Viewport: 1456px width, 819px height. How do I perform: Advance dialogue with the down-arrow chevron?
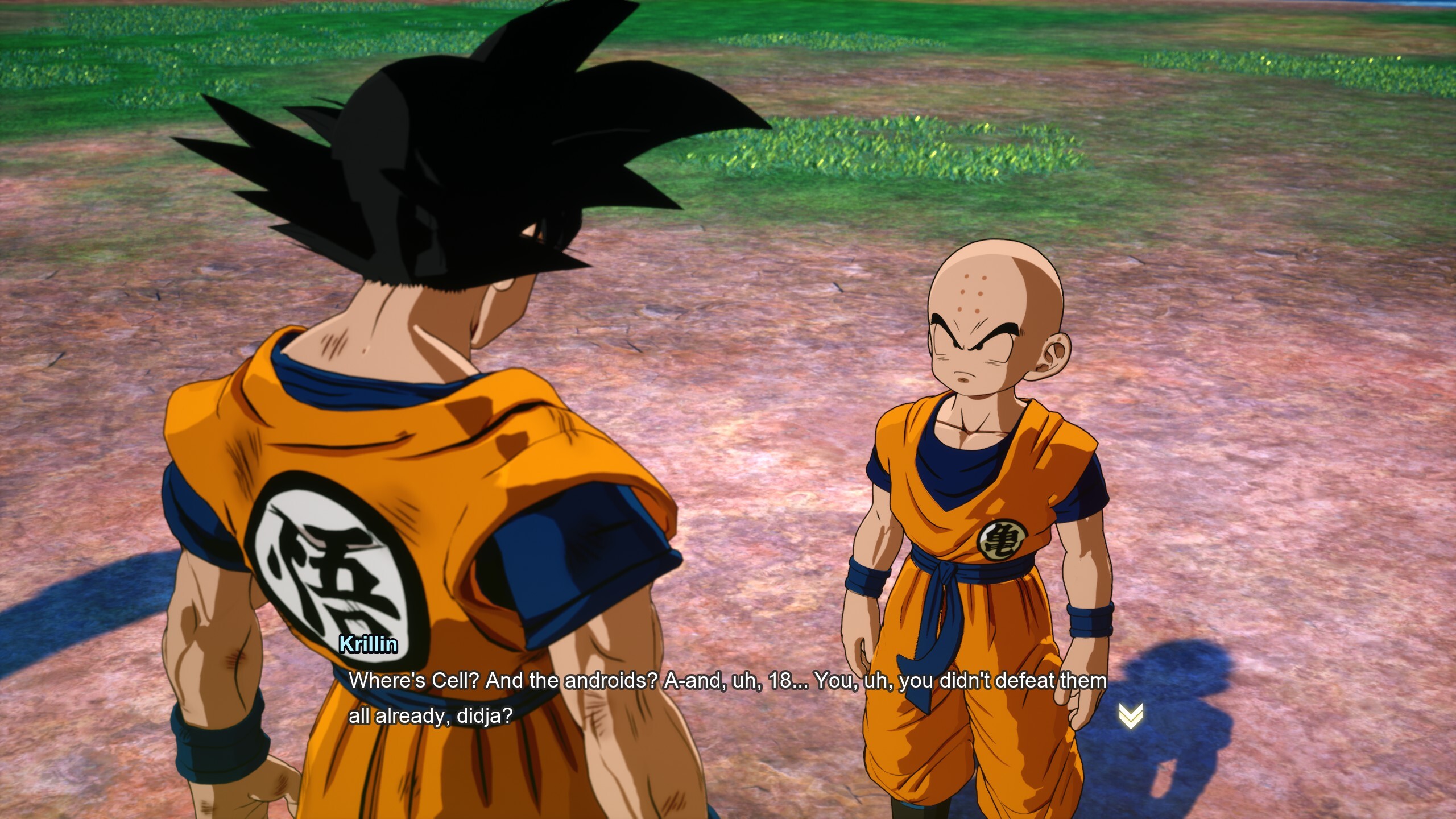pyautogui.click(x=1130, y=715)
